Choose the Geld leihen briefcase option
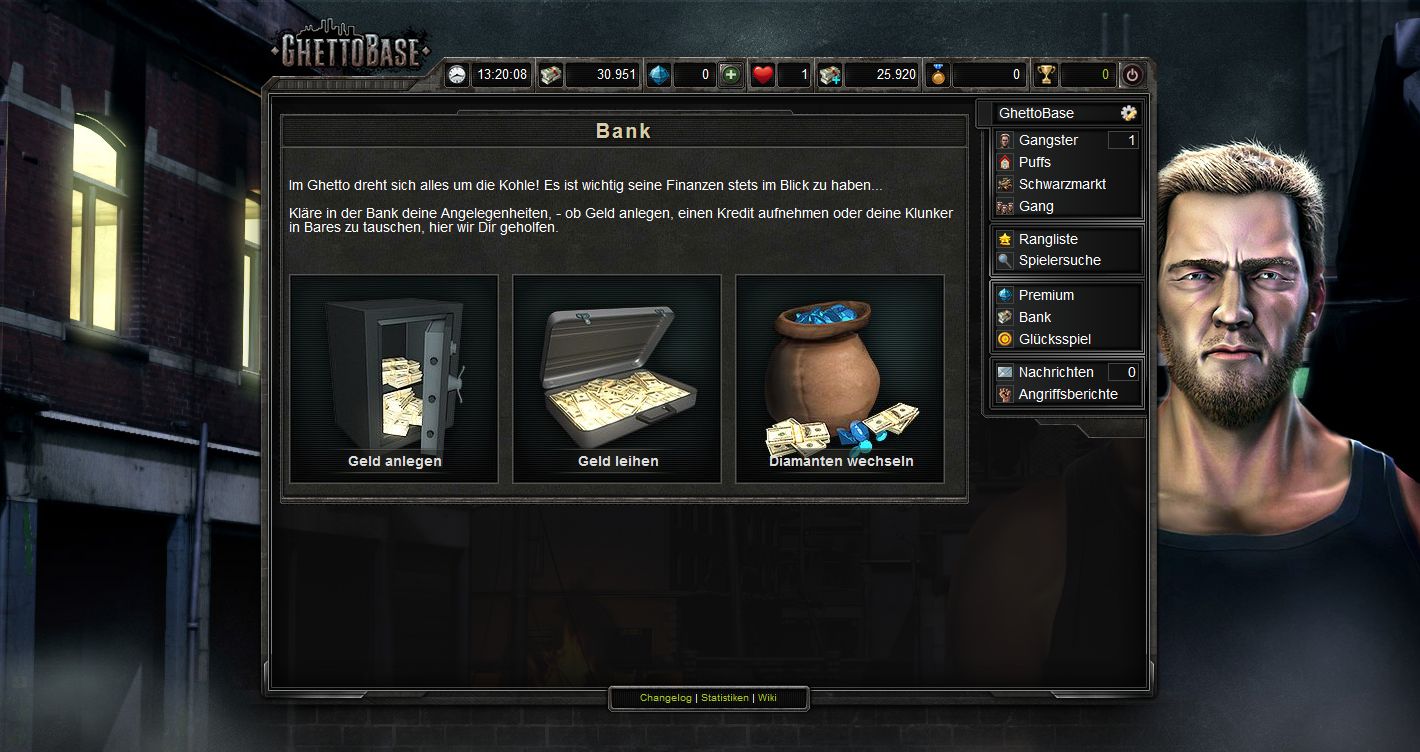Image resolution: width=1420 pixels, height=752 pixels. 617,379
